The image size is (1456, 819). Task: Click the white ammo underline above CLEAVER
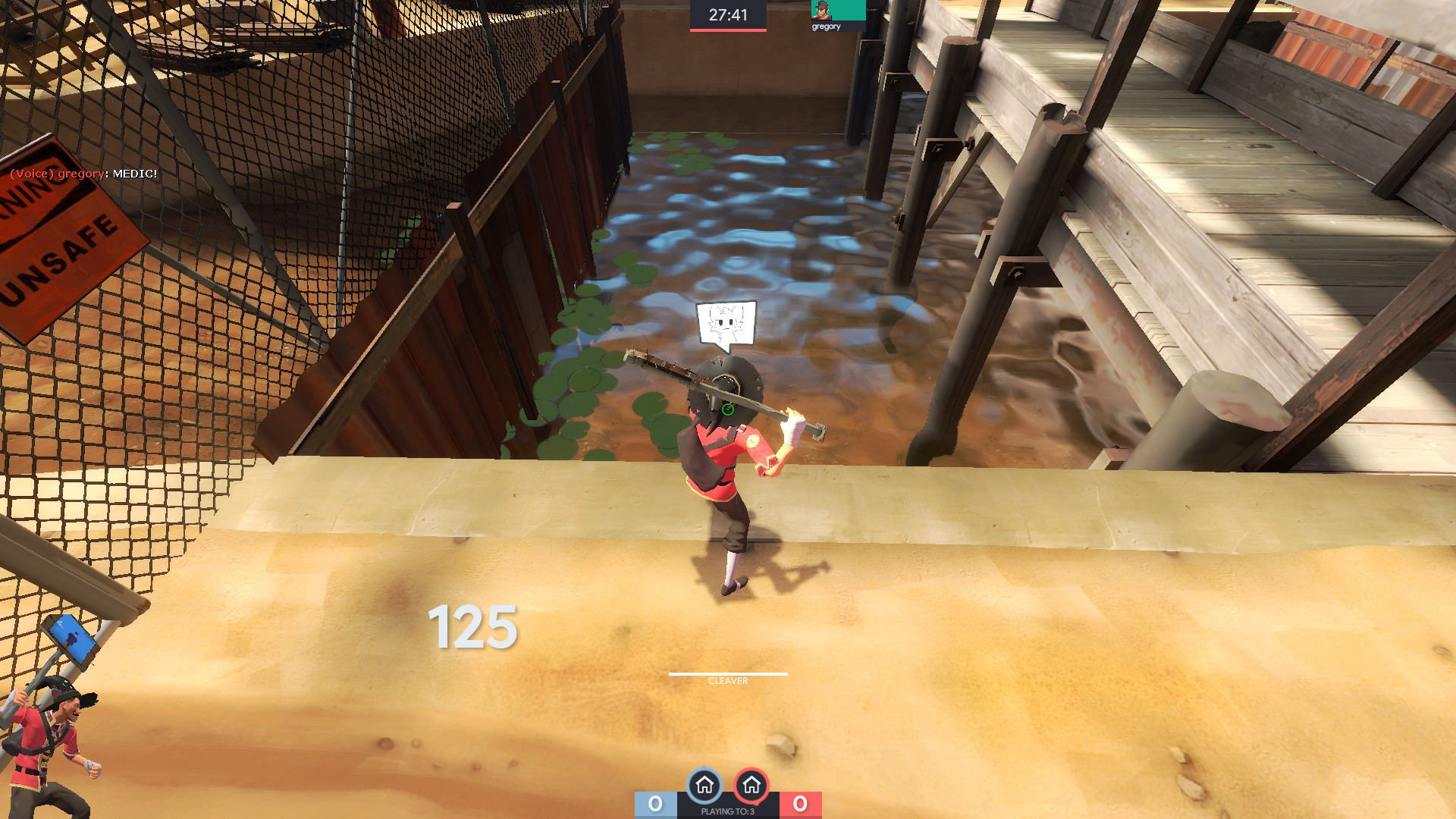click(727, 673)
